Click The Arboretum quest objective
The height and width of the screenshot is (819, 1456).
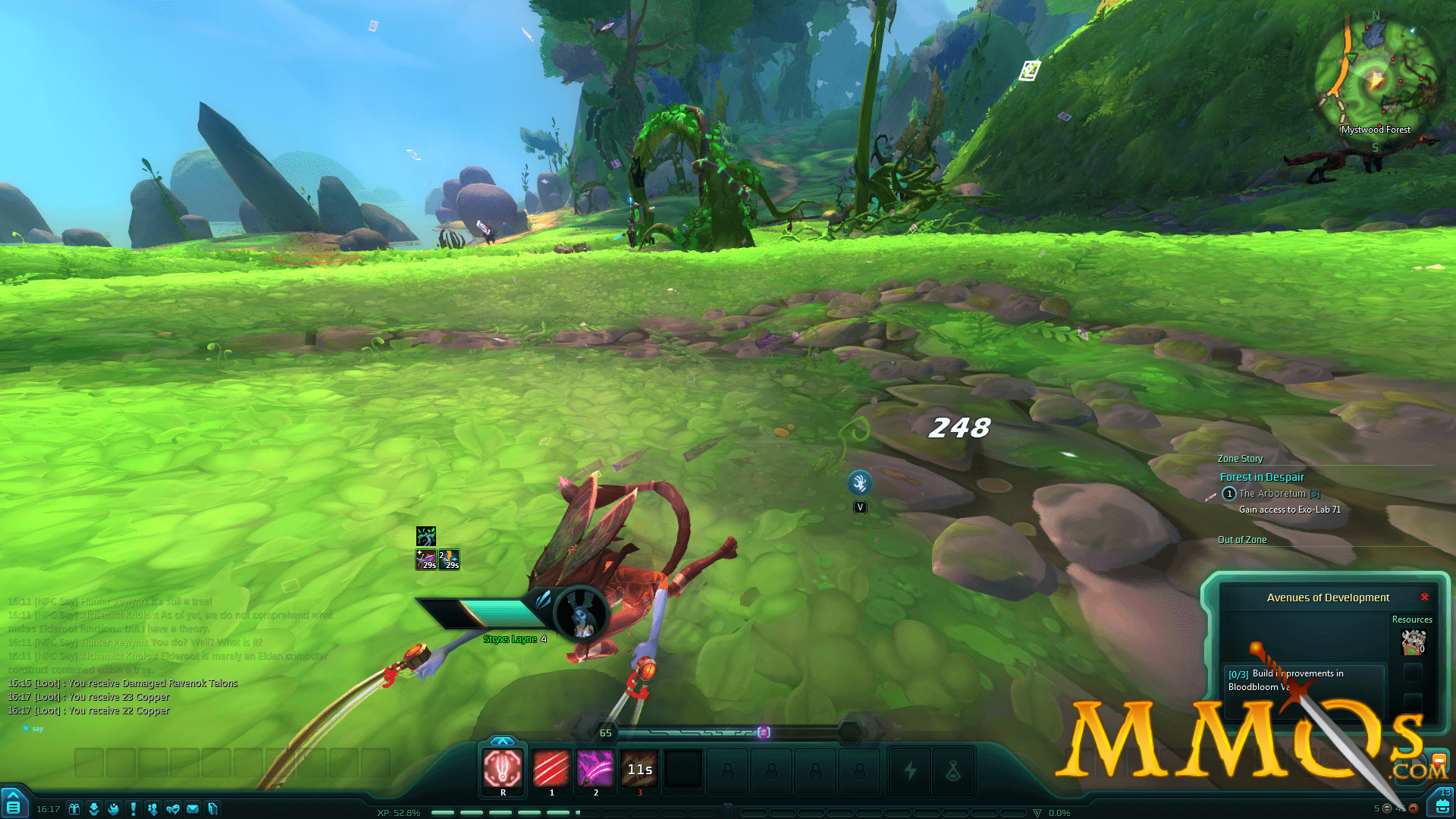click(1272, 494)
